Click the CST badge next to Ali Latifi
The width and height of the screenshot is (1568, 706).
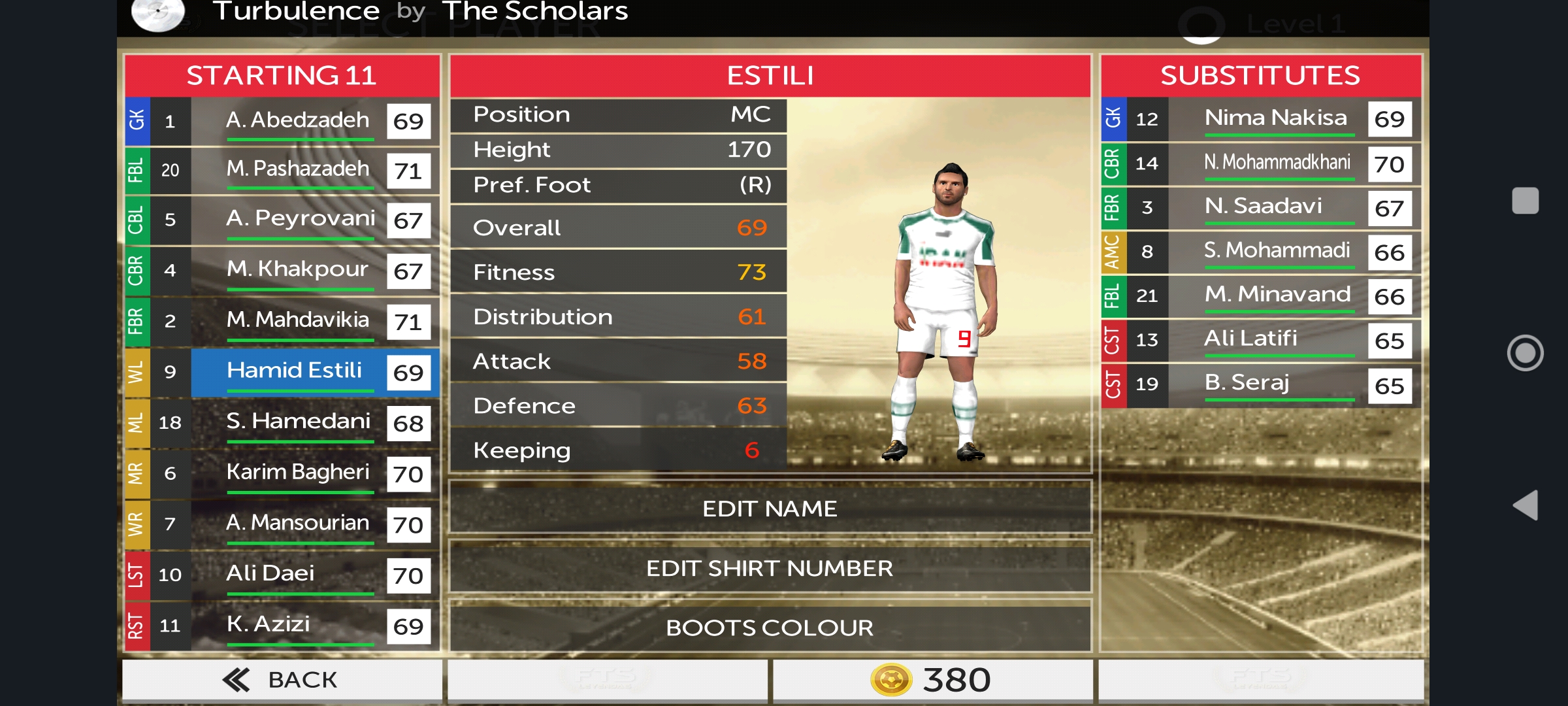click(1113, 340)
